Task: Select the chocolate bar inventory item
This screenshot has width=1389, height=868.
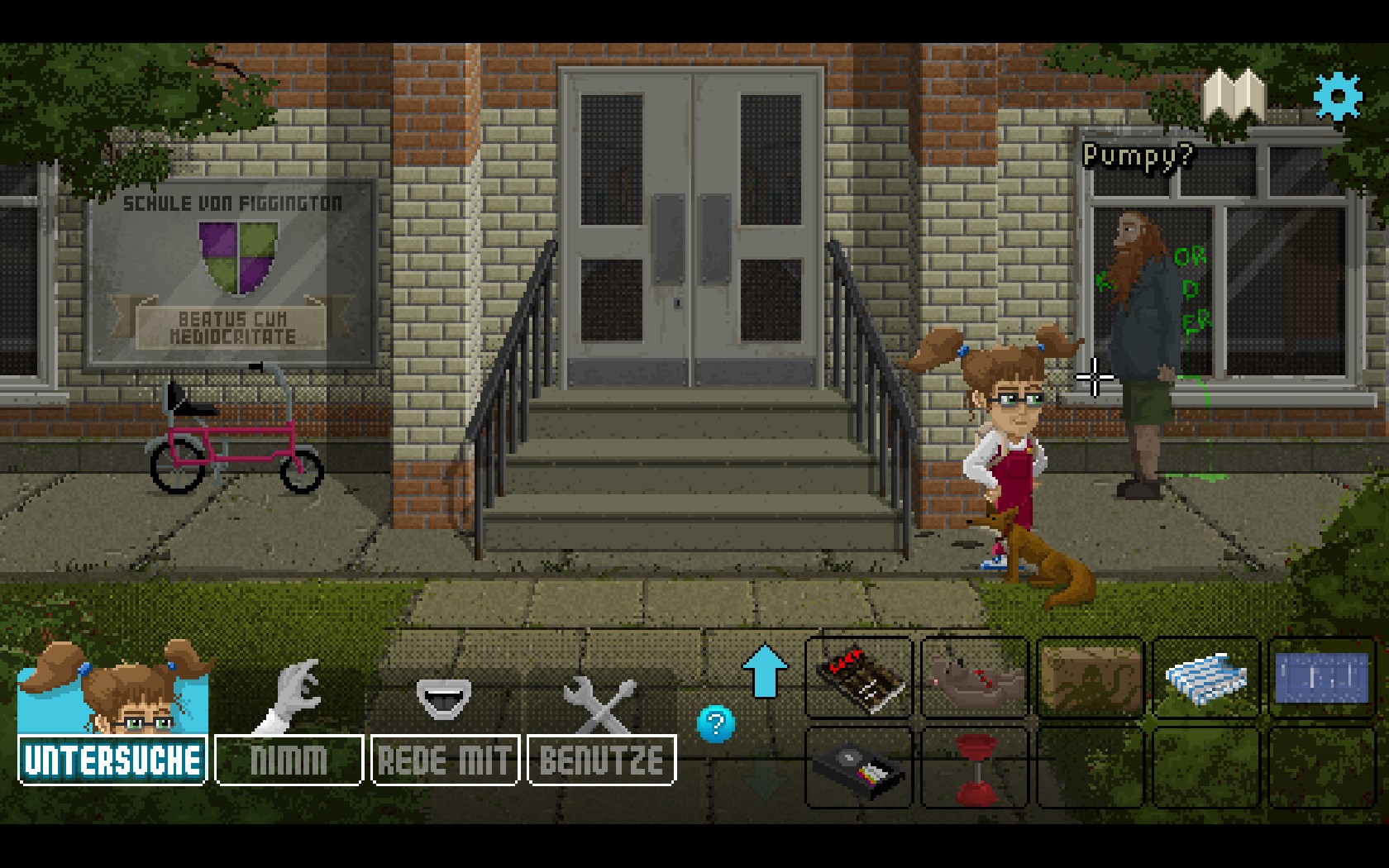Action: 859,678
